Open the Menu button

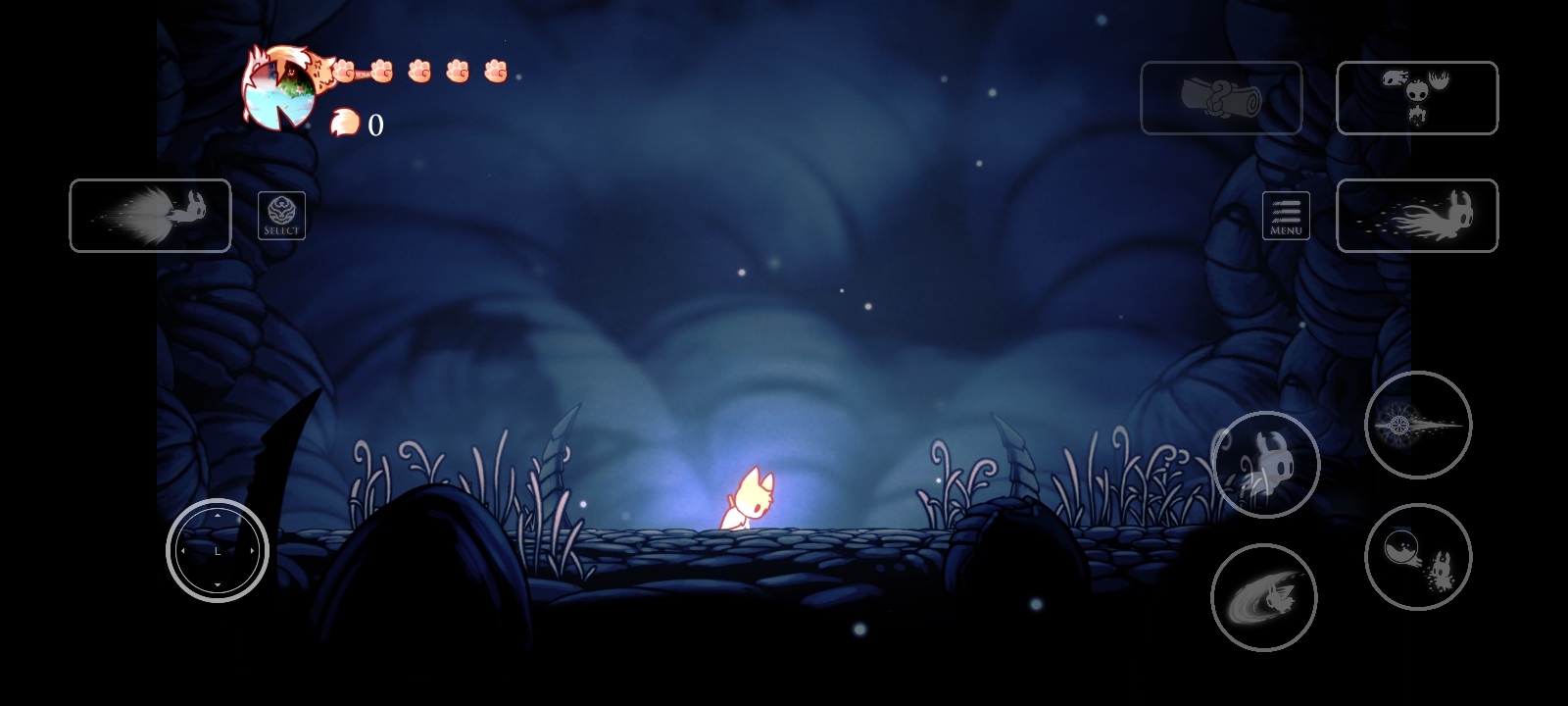coord(1286,216)
